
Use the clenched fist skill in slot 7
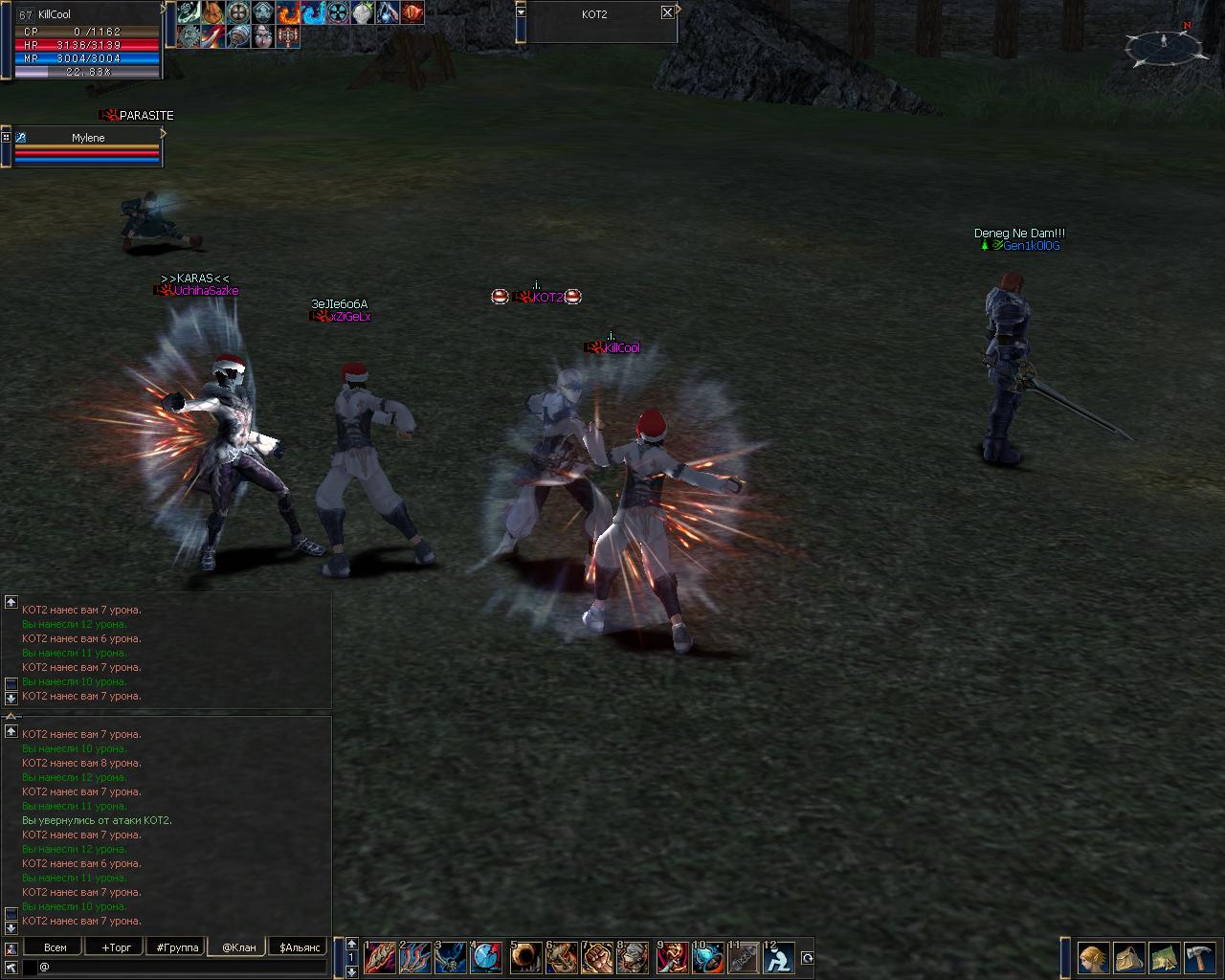(598, 958)
